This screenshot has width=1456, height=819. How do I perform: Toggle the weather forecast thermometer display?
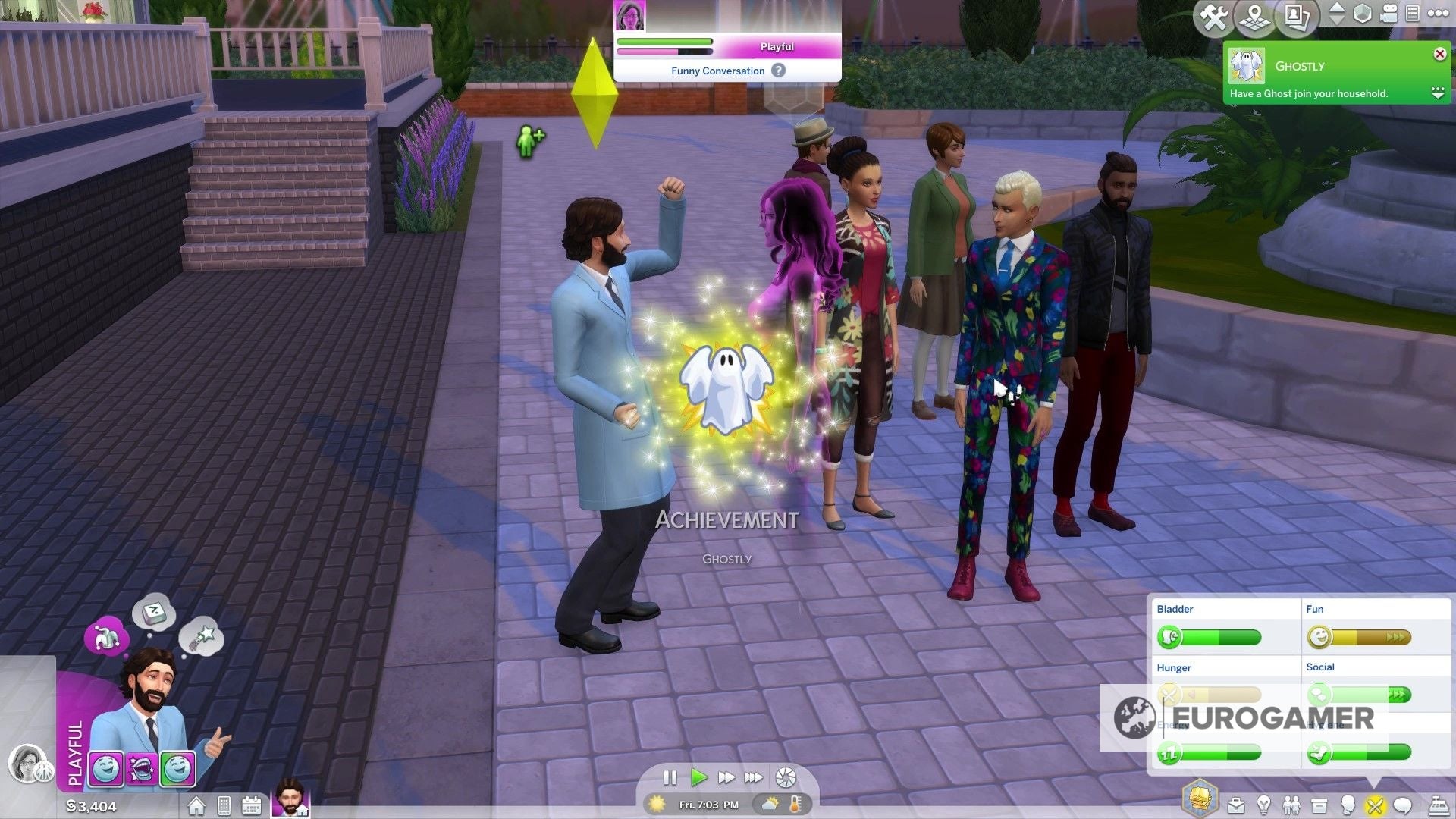[x=795, y=805]
